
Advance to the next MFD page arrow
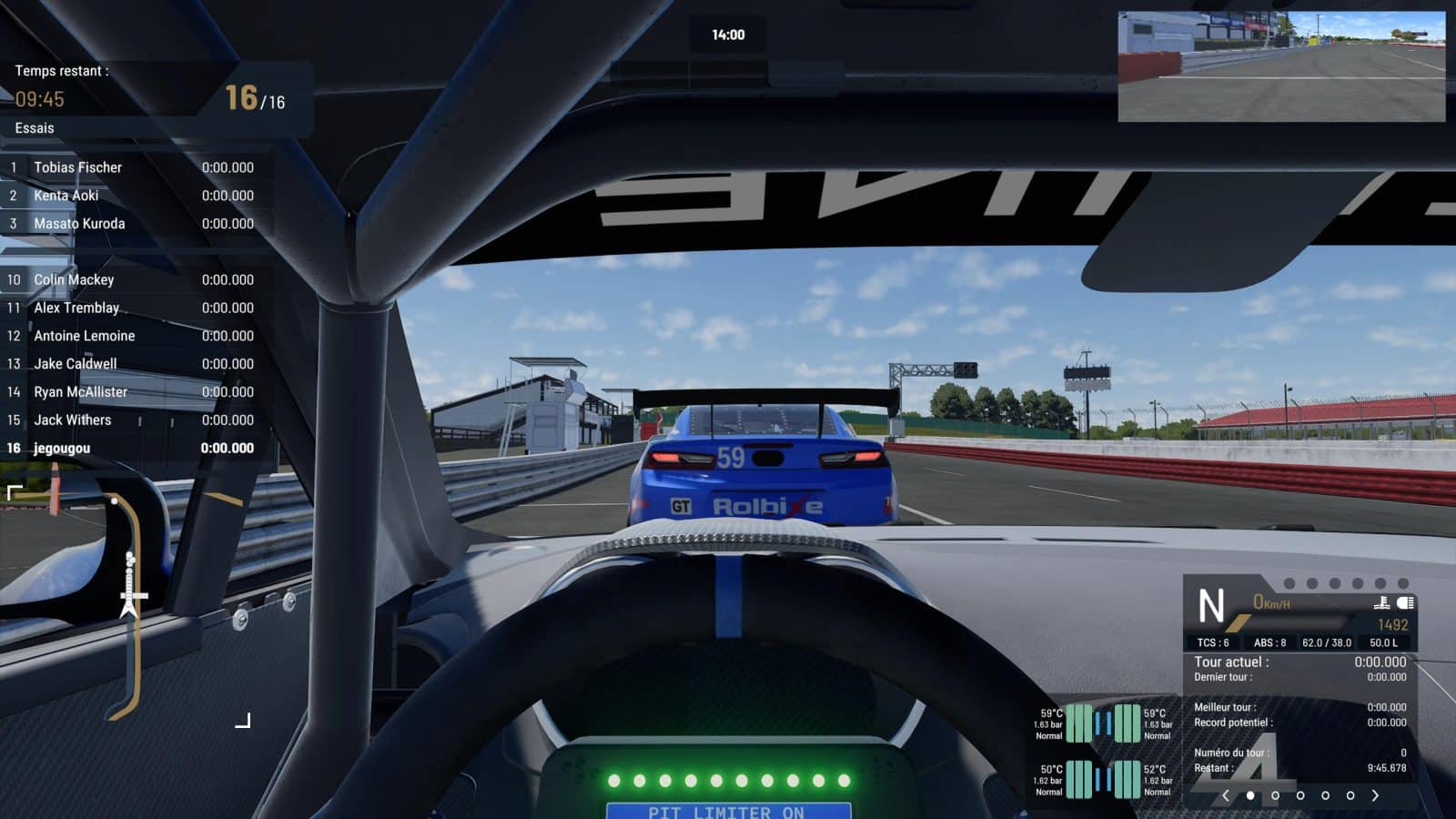(1375, 795)
